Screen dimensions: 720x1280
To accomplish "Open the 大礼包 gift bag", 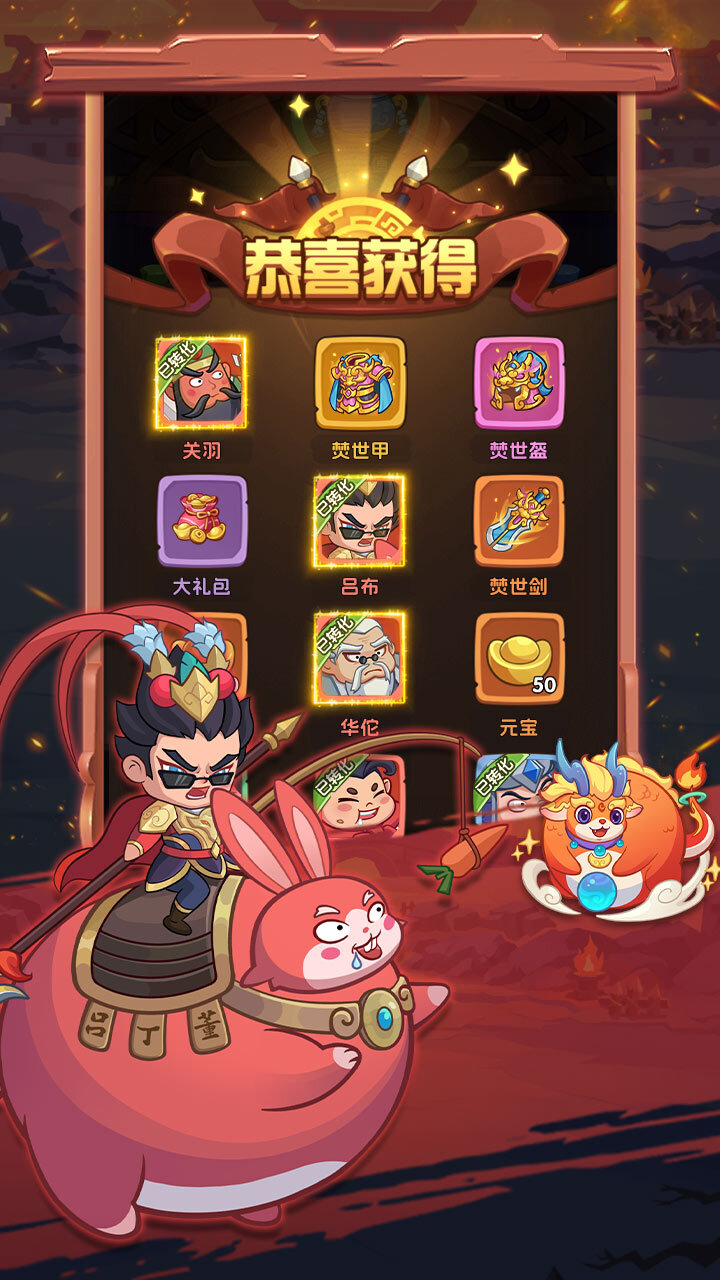I will point(201,520).
